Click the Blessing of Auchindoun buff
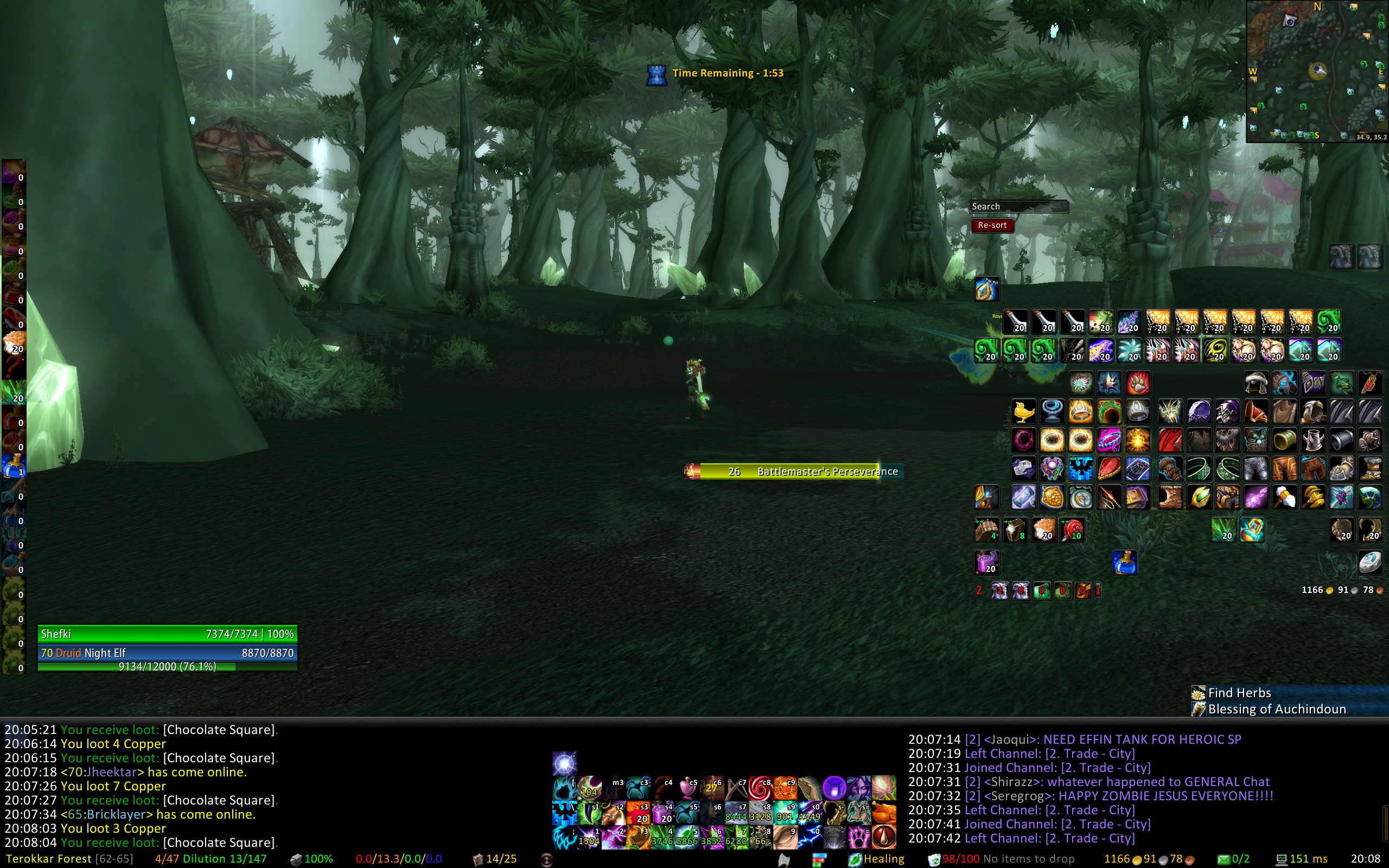 (x=1276, y=709)
